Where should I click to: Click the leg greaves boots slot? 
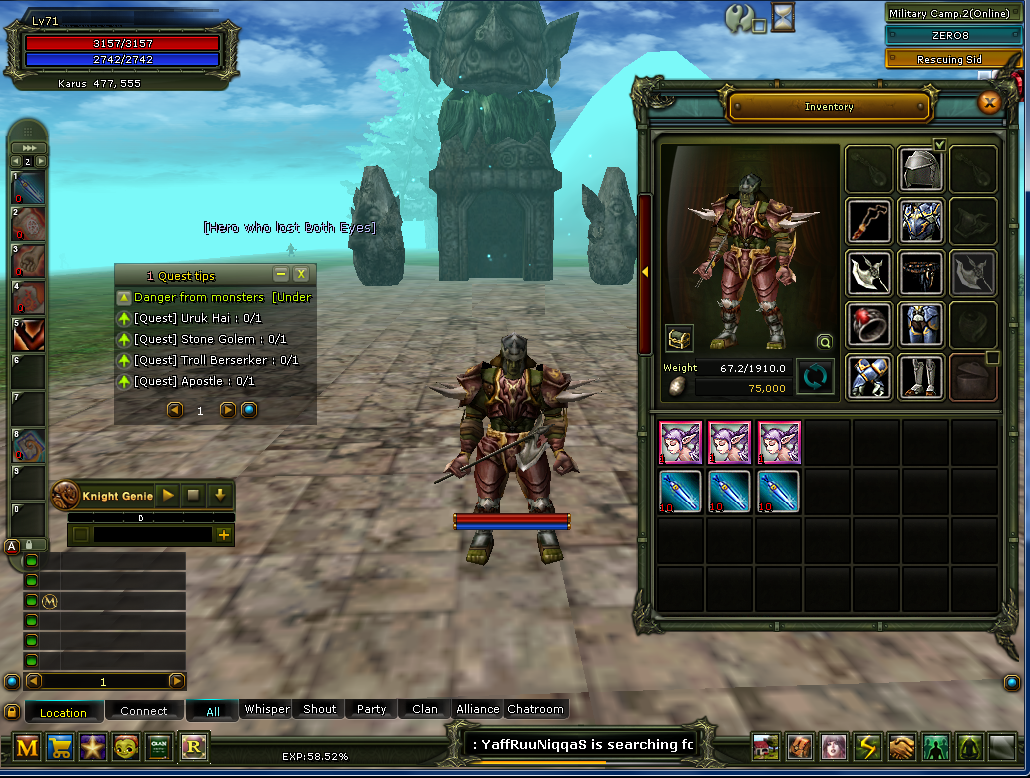(921, 376)
